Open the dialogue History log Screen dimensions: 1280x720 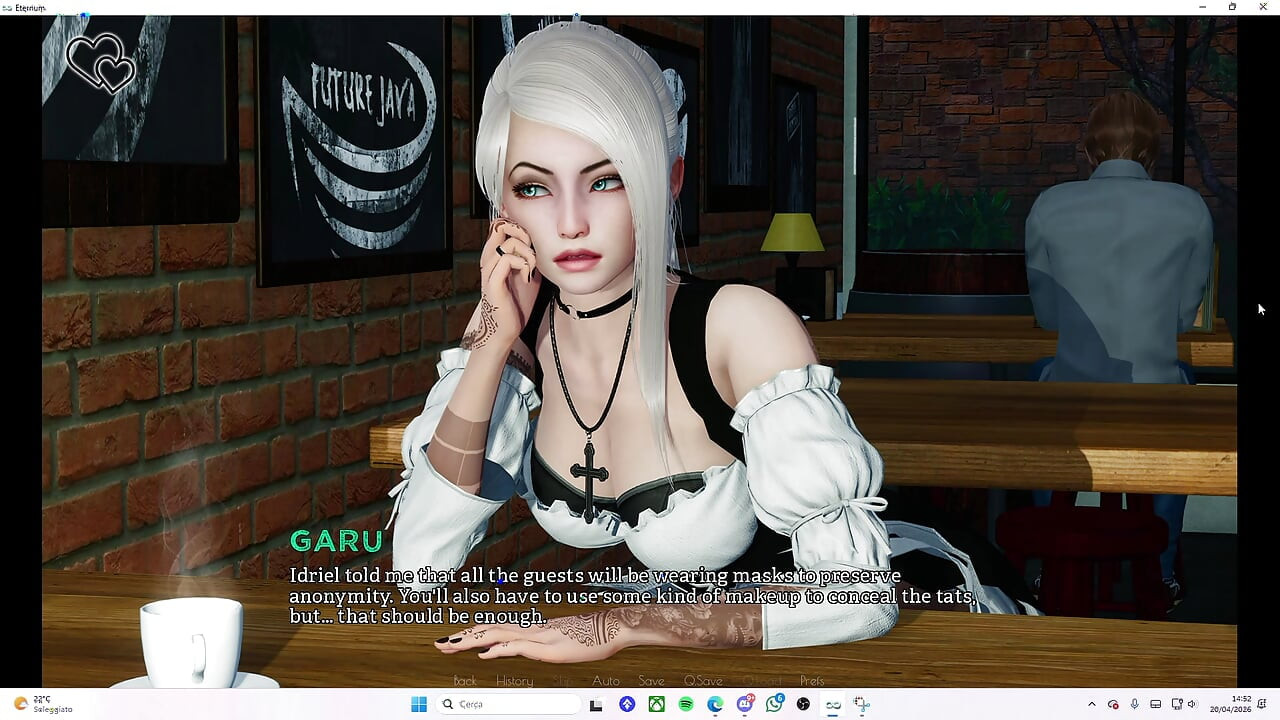point(514,681)
